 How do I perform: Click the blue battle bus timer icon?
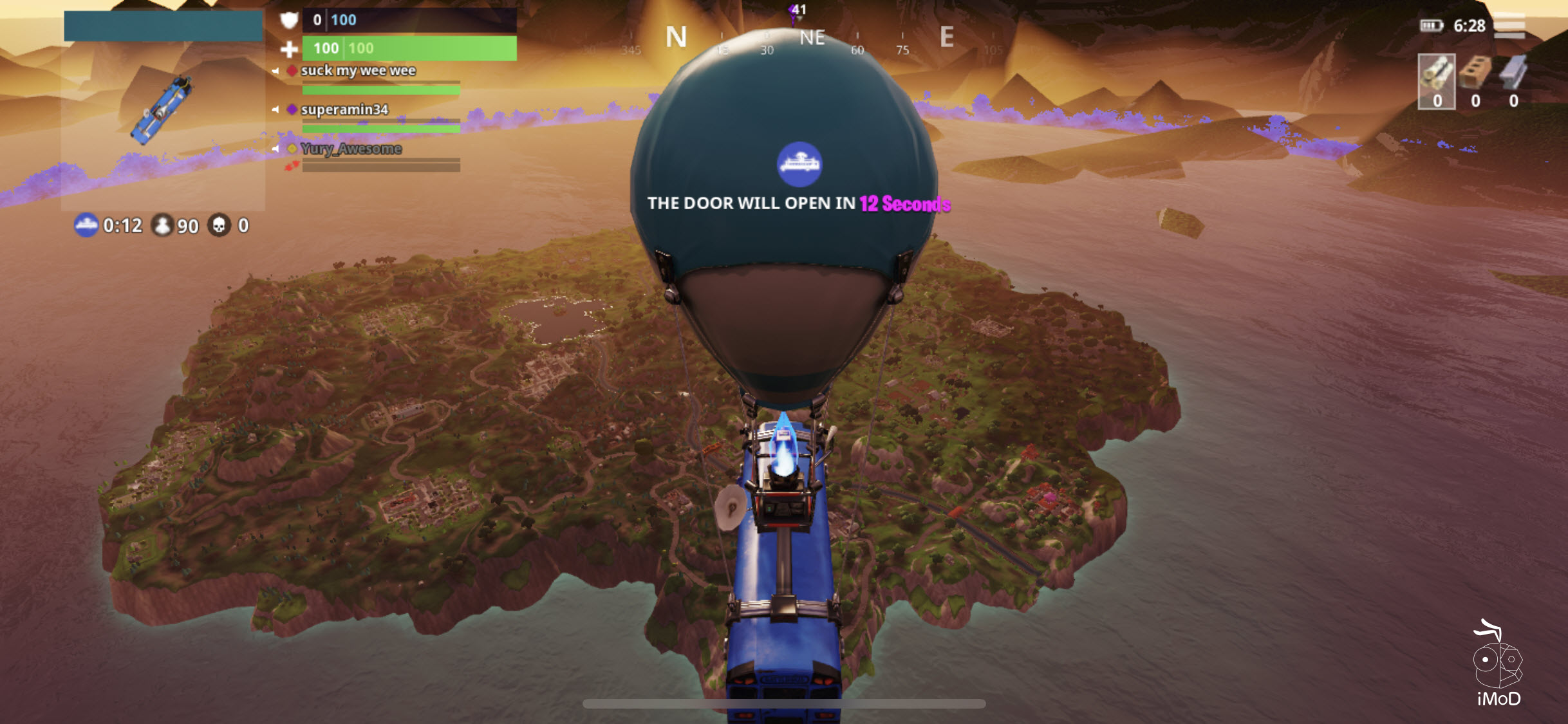point(87,226)
